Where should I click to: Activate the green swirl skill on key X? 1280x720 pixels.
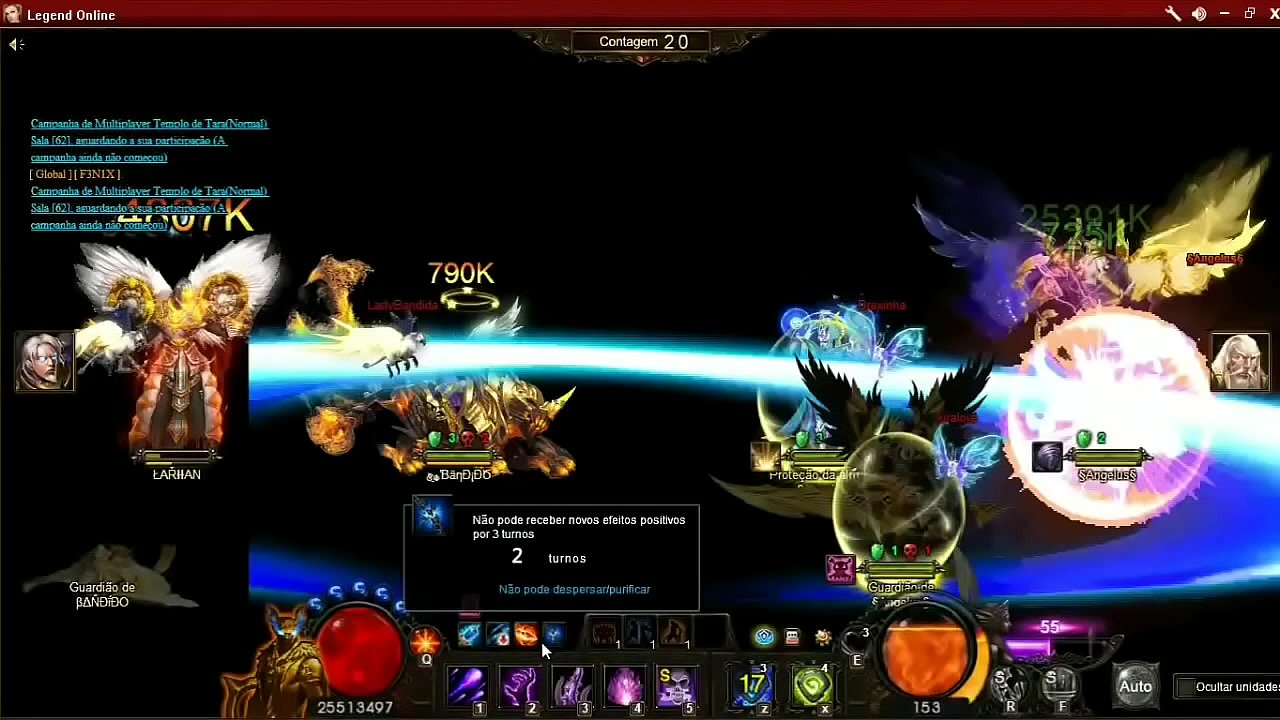[812, 687]
